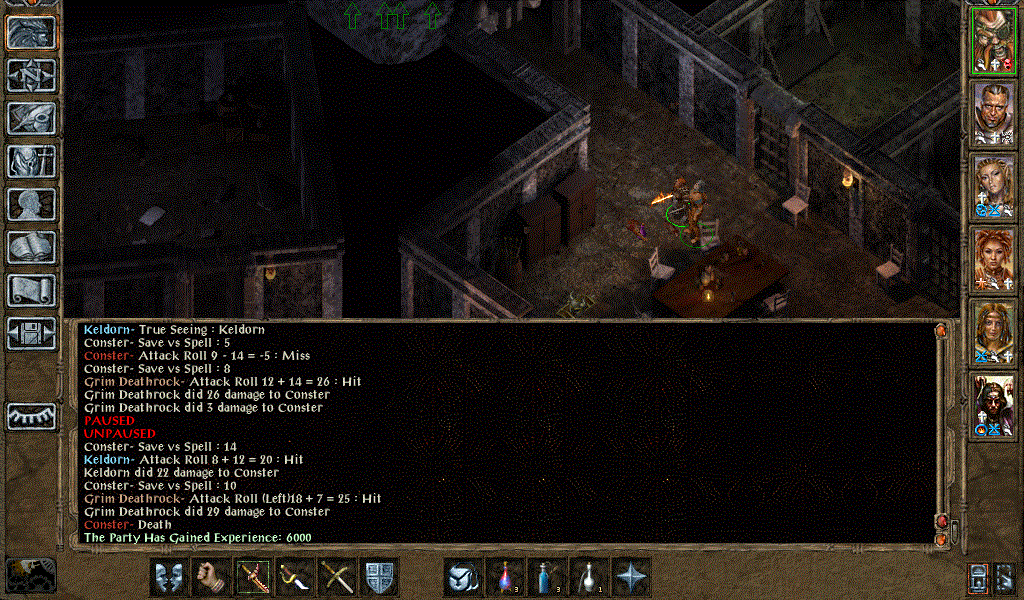The height and width of the screenshot is (600, 1024).
Task: Select the green-framed dwarf portrait
Action: 993,40
